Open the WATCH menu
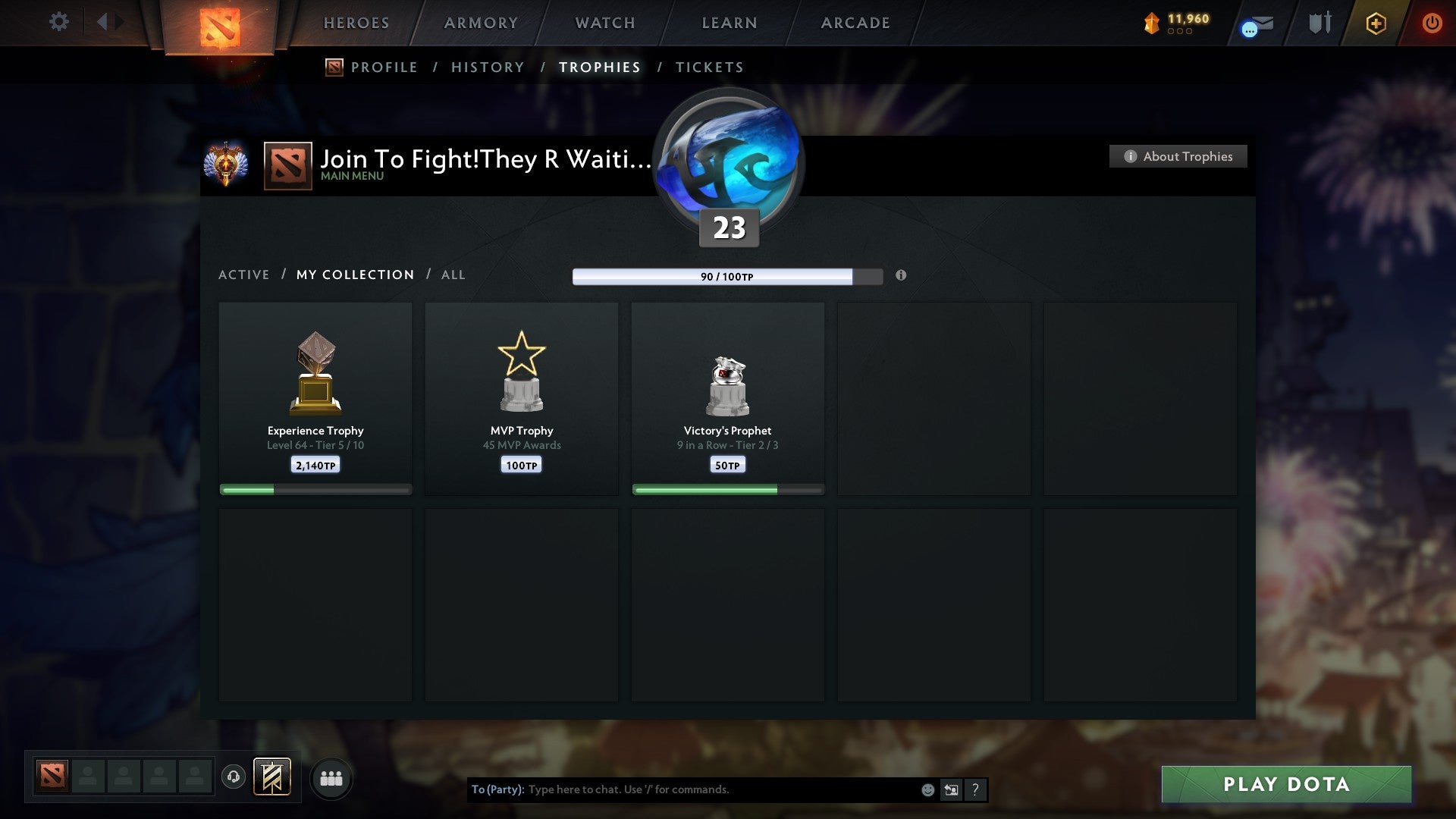 (604, 23)
